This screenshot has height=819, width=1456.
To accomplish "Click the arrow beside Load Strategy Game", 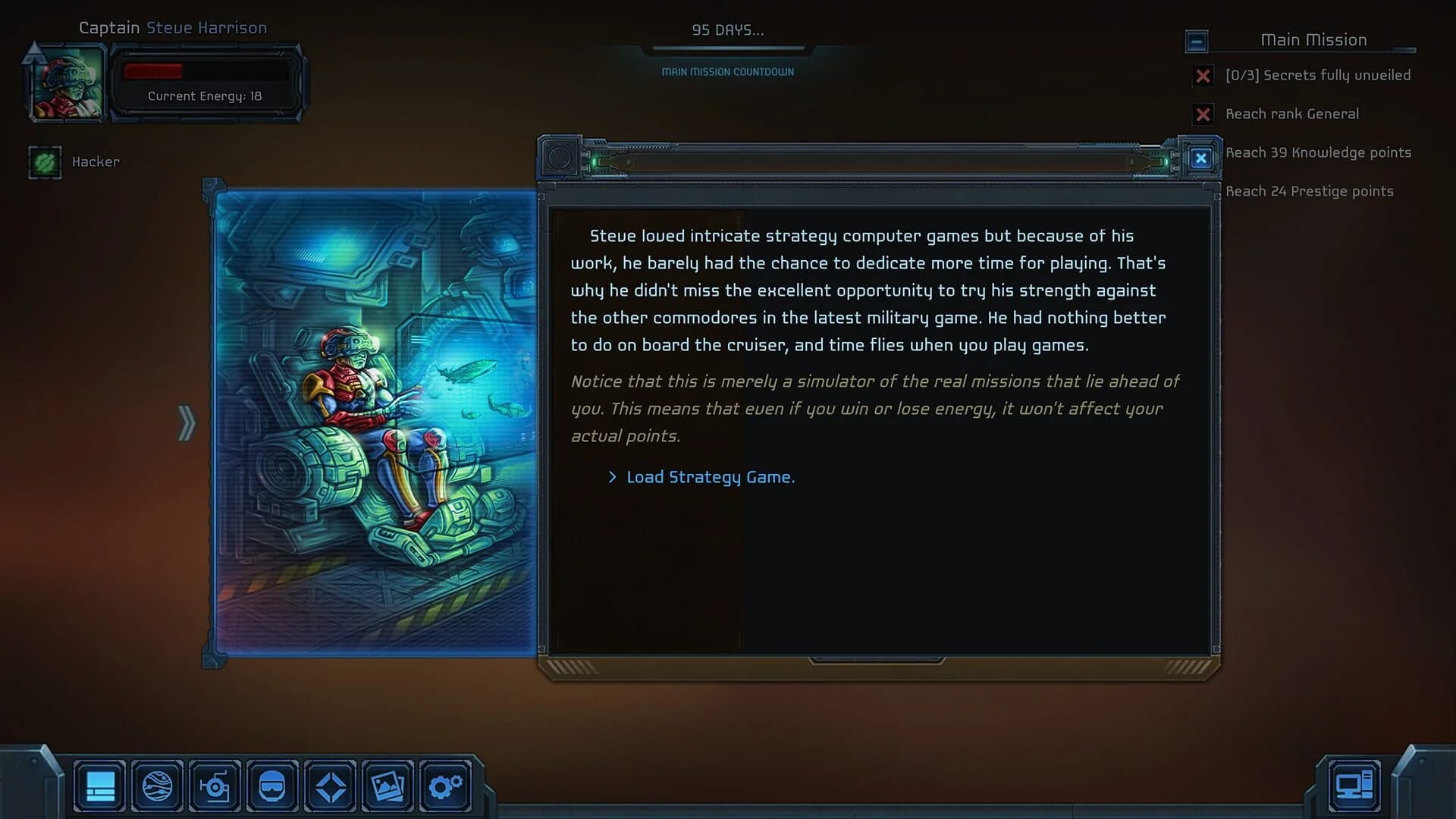I will [x=612, y=477].
